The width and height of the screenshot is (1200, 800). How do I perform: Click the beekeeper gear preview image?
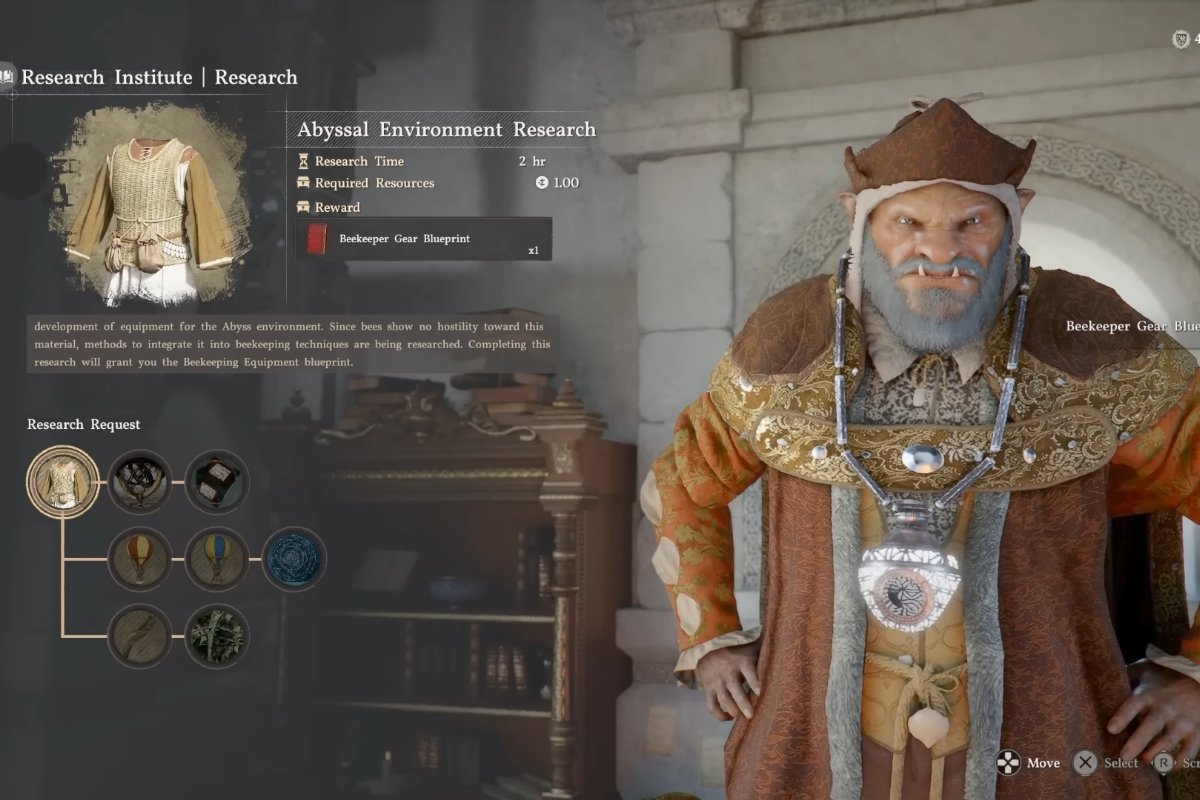click(x=150, y=205)
